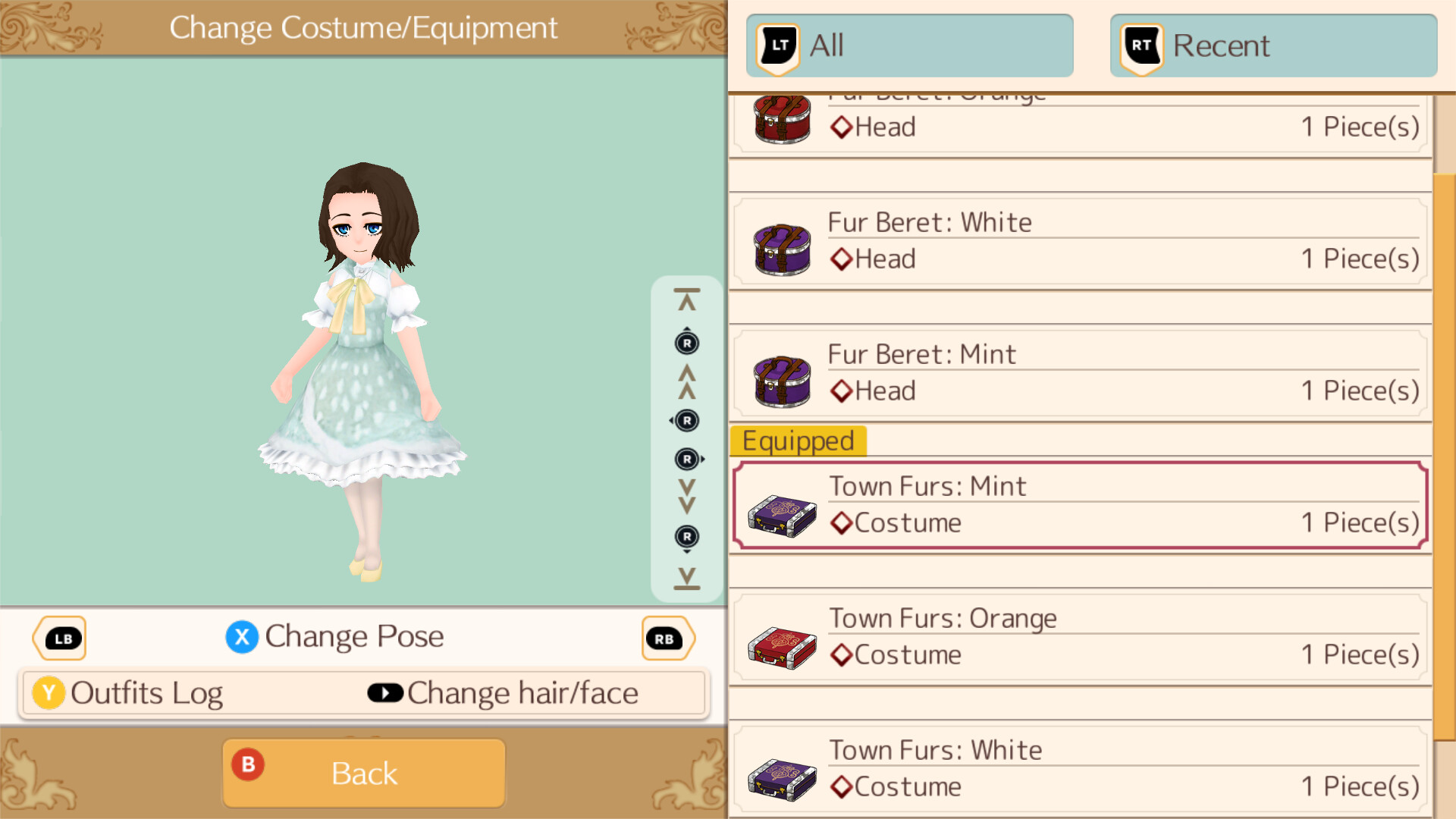Click the RT button icon next to Recent
The width and height of the screenshot is (1456, 819).
pyautogui.click(x=1139, y=45)
